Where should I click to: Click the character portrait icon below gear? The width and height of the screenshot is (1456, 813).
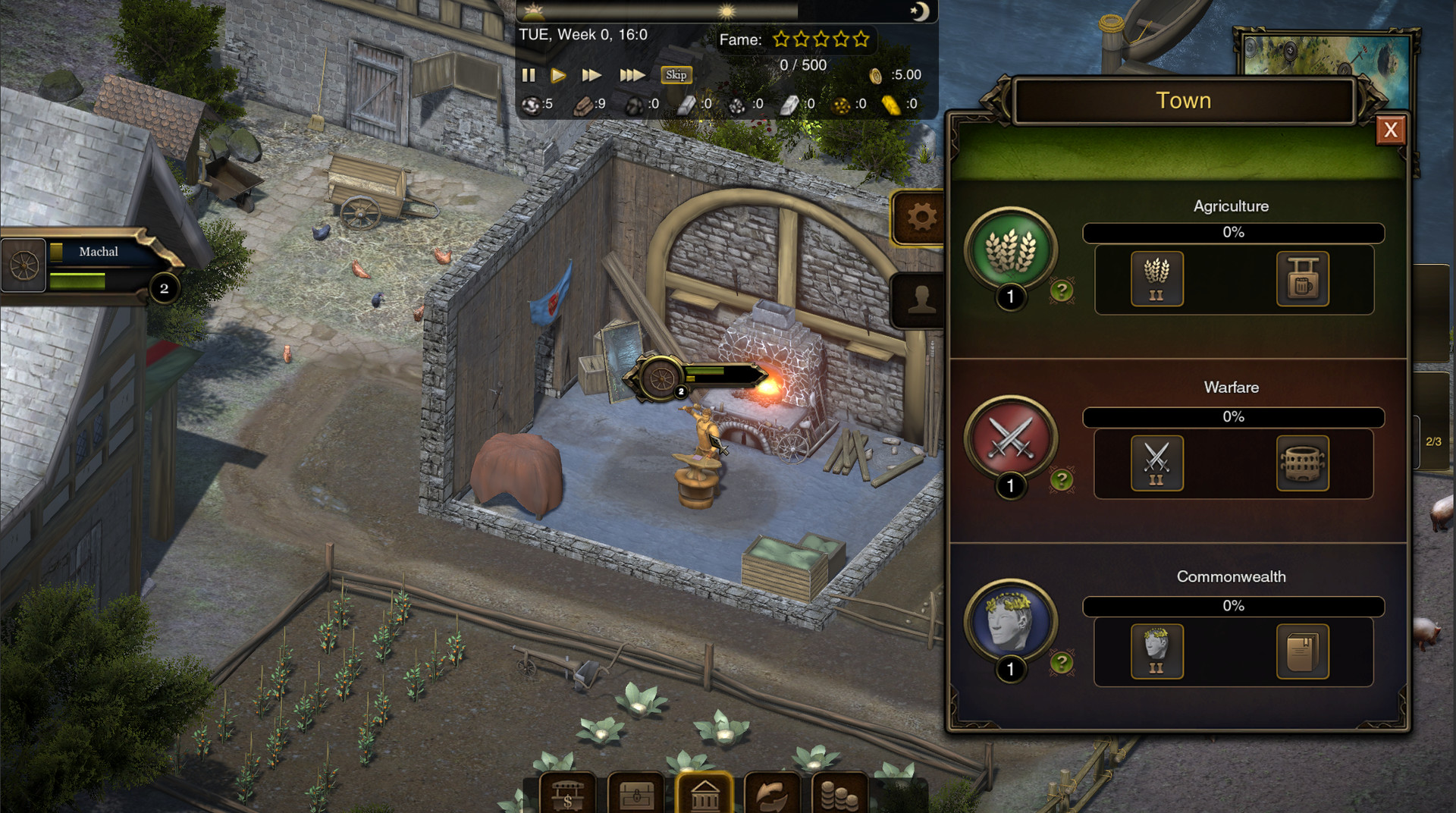(920, 300)
